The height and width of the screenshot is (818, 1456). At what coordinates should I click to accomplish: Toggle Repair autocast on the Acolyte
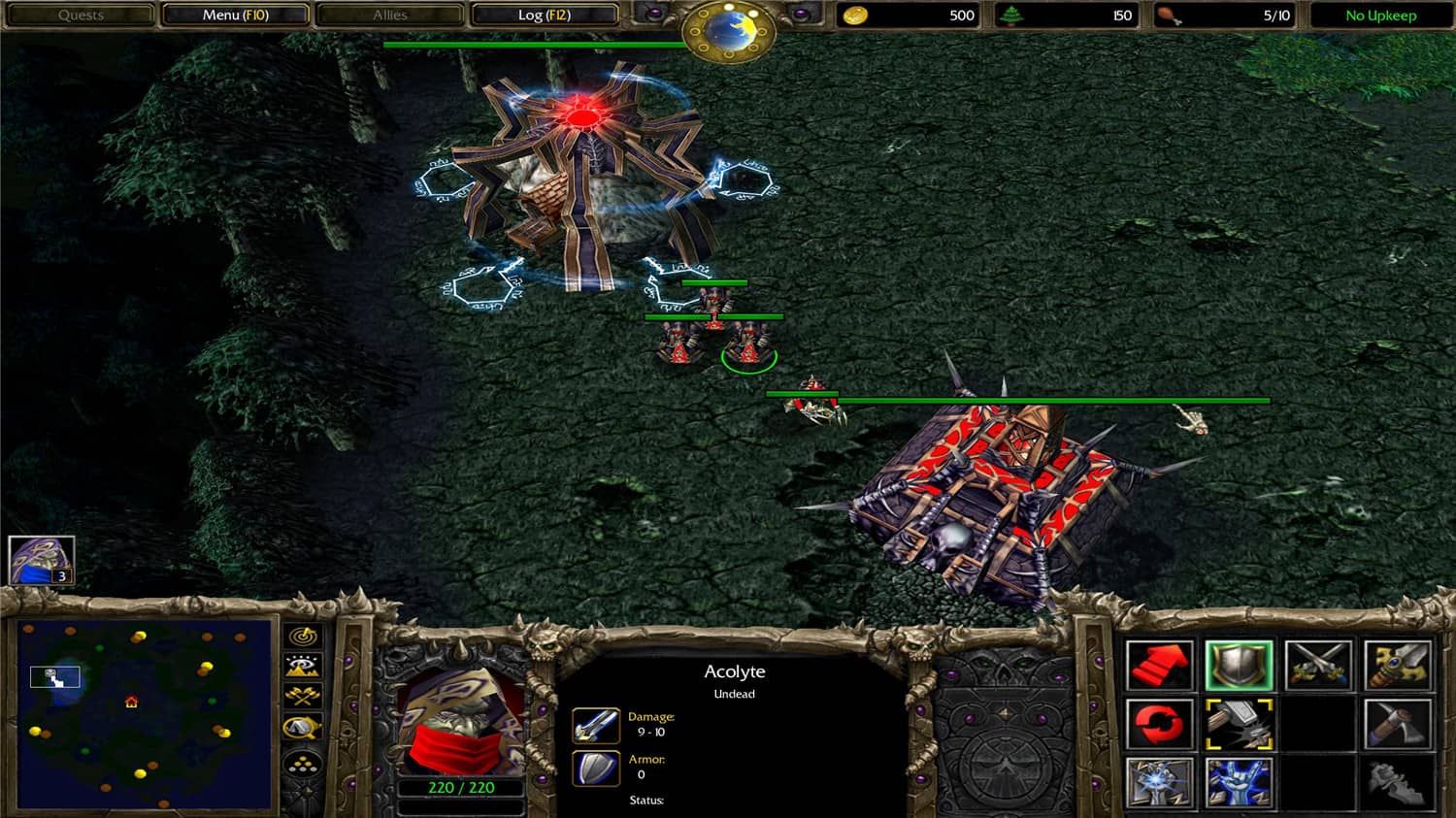(1240, 725)
